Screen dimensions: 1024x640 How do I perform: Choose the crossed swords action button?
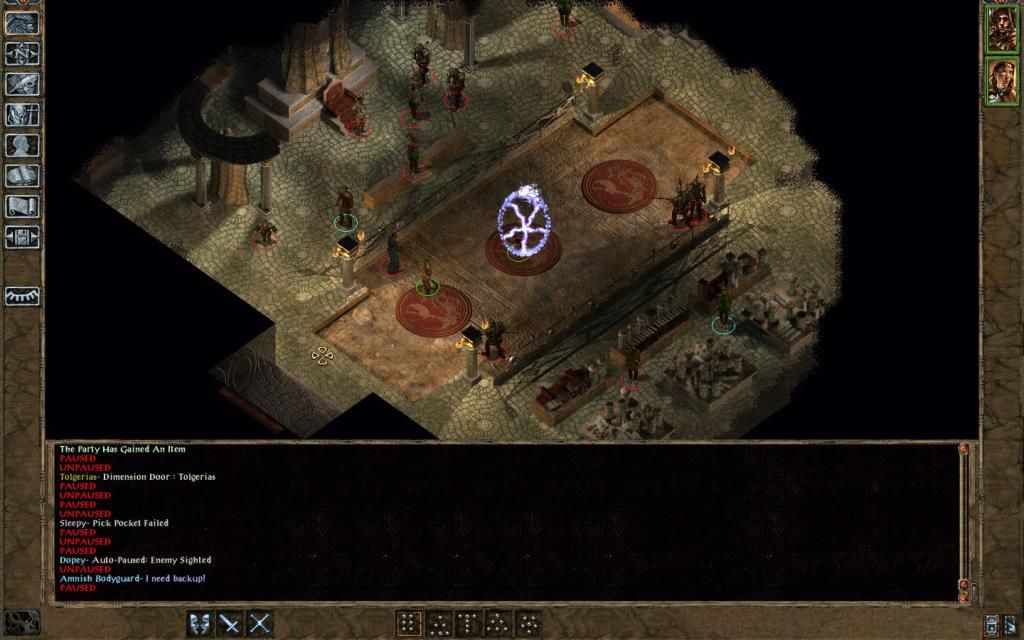click(x=260, y=624)
